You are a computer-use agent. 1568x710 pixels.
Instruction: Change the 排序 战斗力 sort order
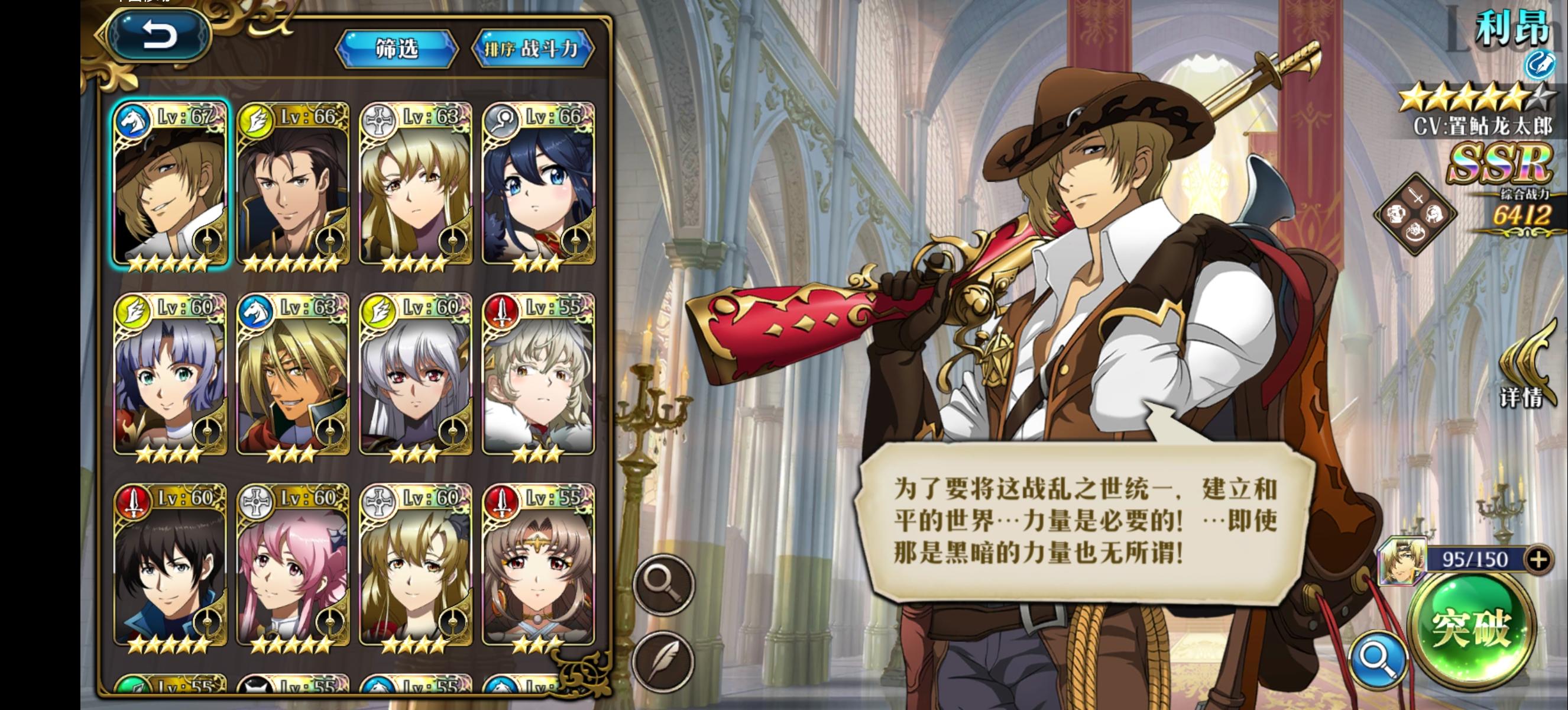tap(532, 48)
